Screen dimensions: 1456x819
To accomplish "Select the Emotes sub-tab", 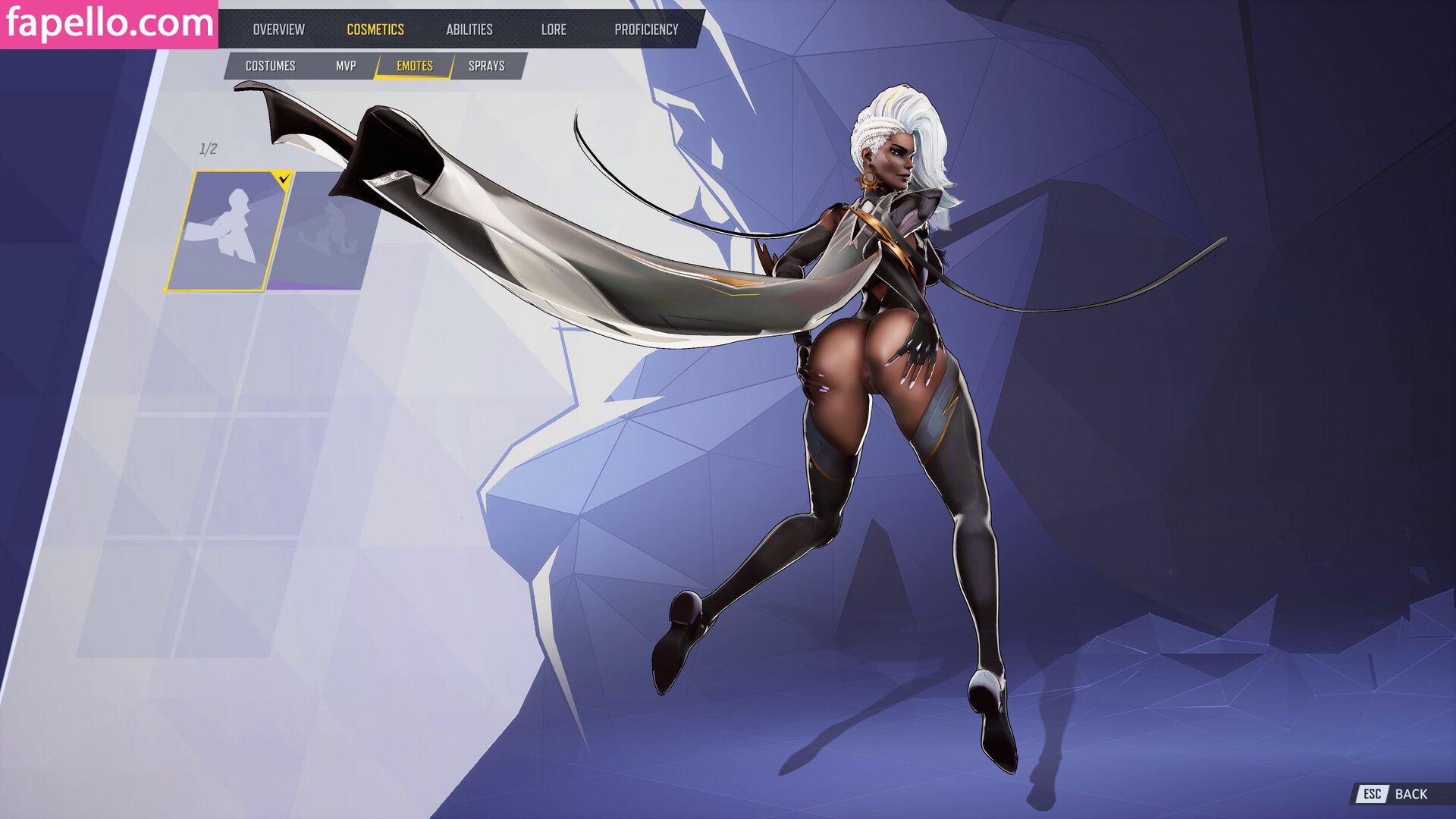I will pyautogui.click(x=415, y=66).
